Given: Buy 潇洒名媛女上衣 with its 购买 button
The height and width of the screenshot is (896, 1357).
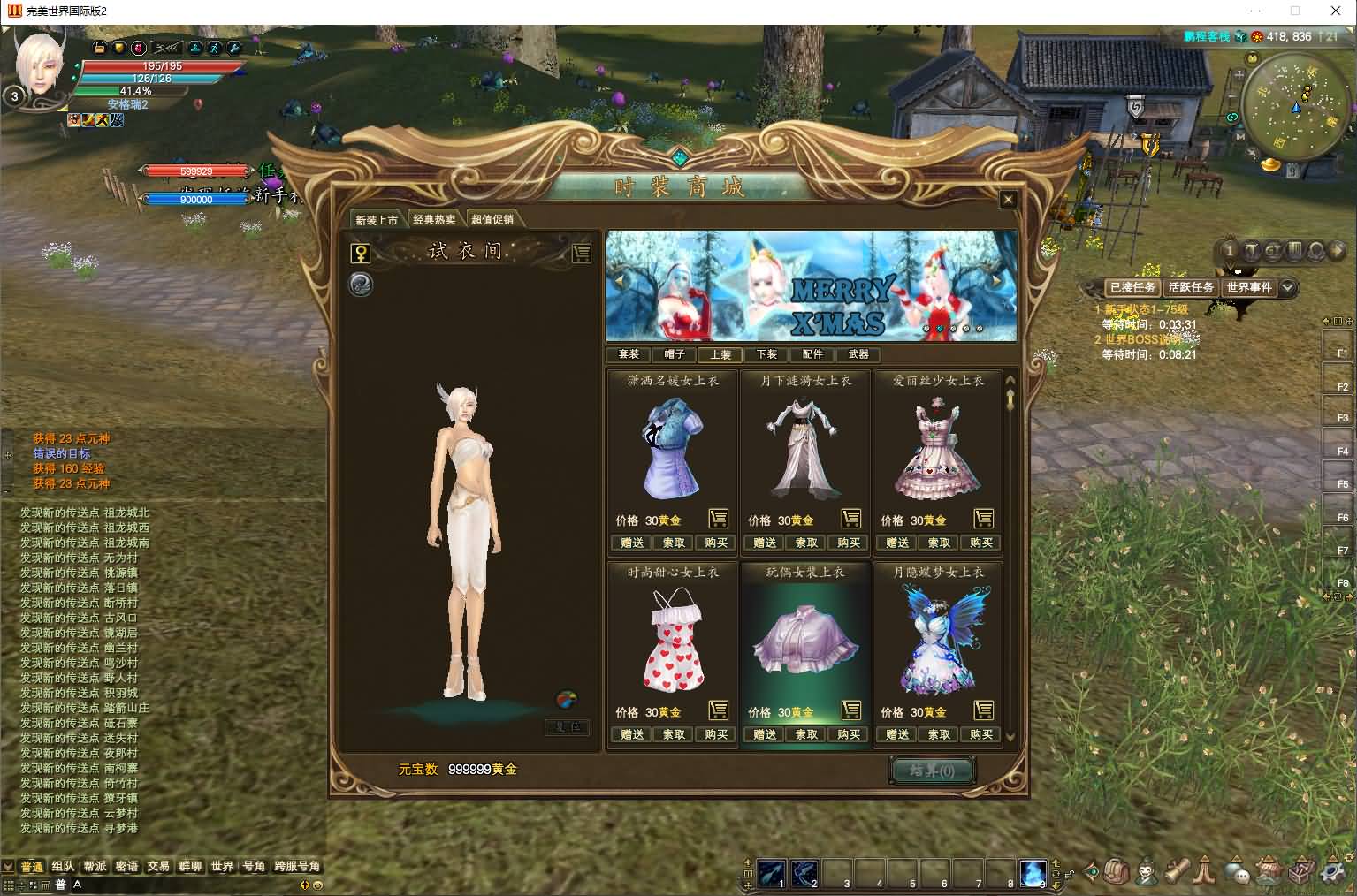Looking at the screenshot, I should tap(716, 543).
